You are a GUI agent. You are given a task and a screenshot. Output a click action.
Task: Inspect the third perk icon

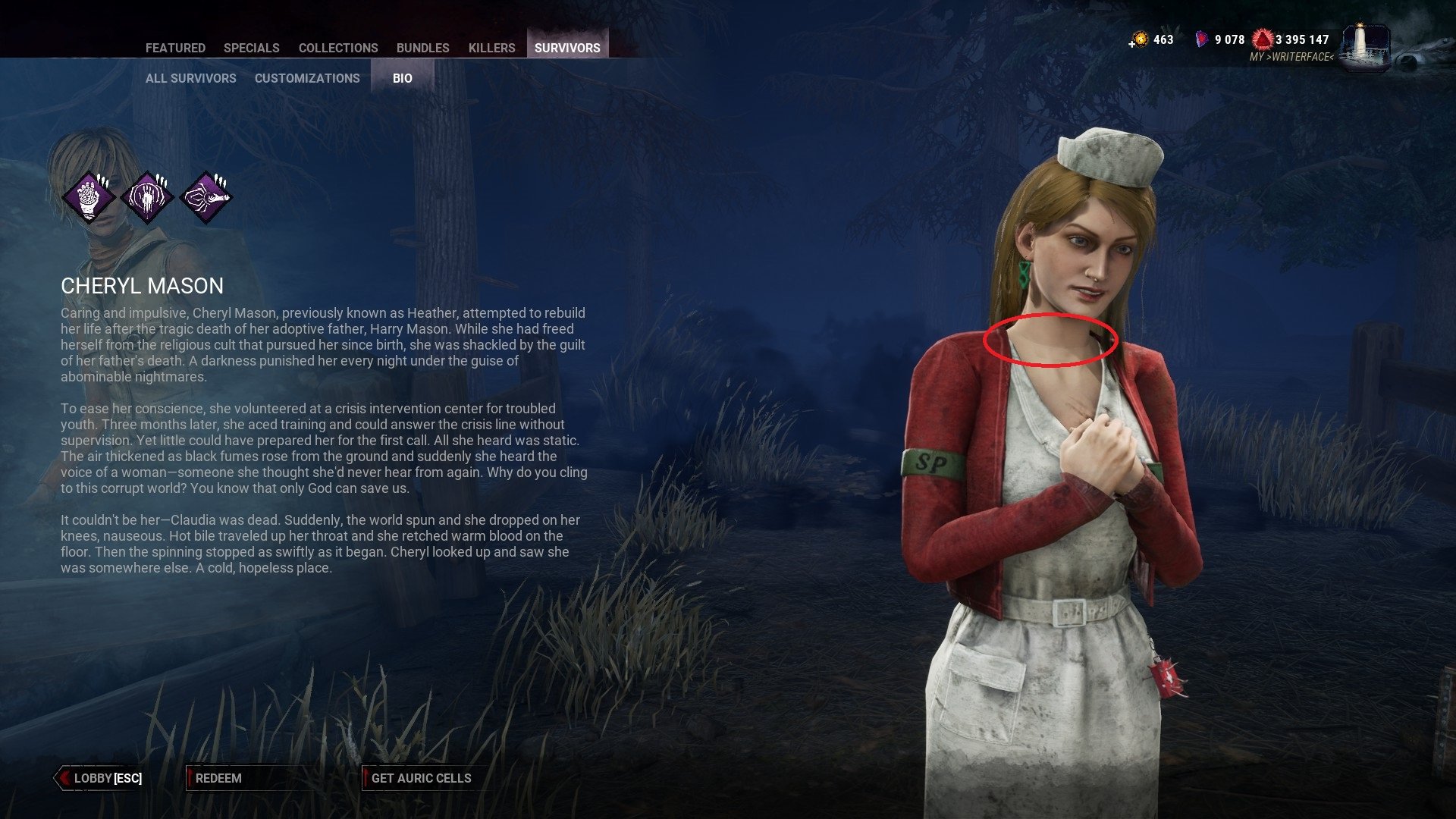pyautogui.click(x=206, y=198)
